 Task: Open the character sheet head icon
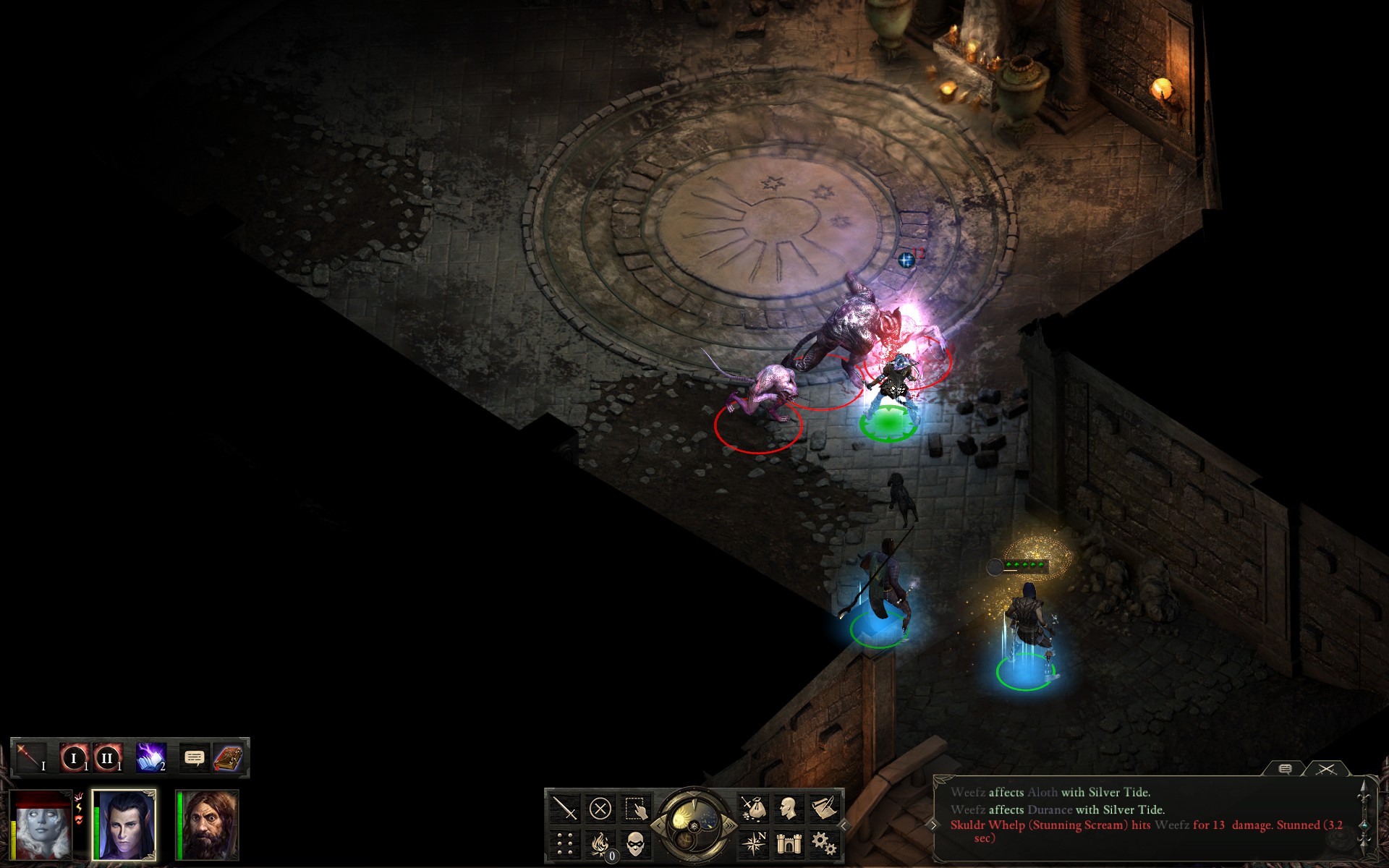[789, 808]
